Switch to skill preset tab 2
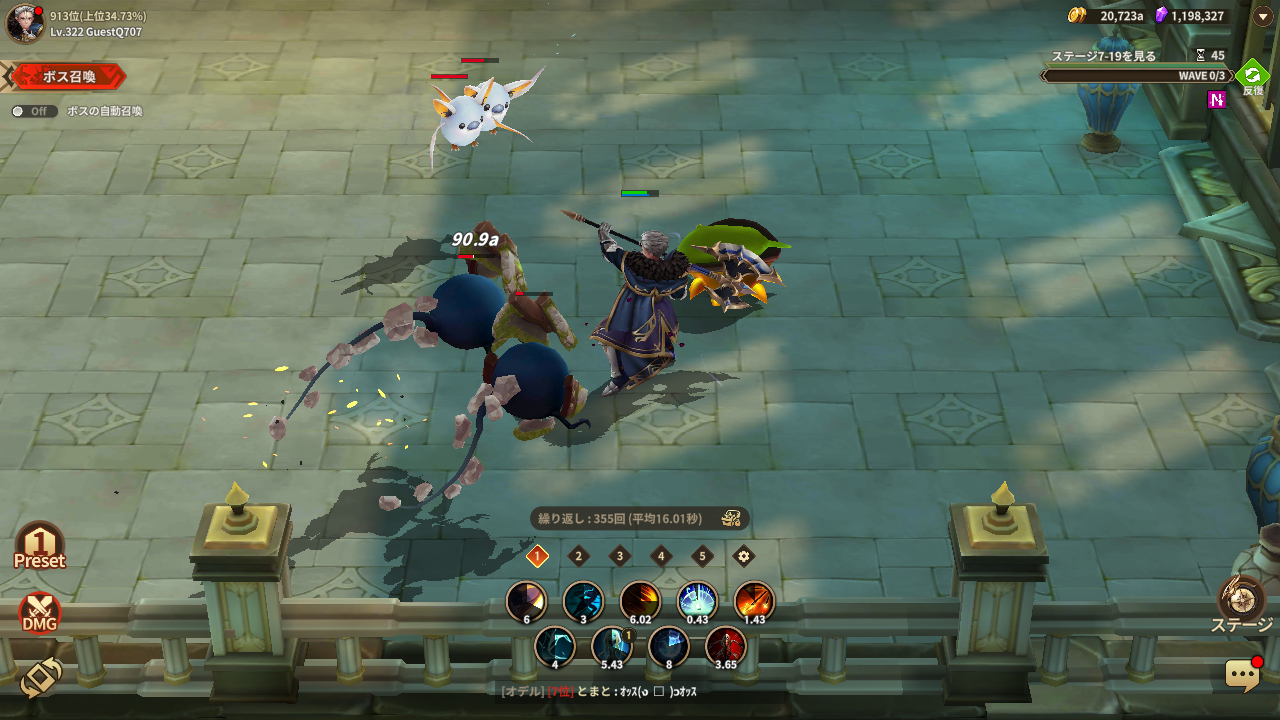 pyautogui.click(x=578, y=556)
